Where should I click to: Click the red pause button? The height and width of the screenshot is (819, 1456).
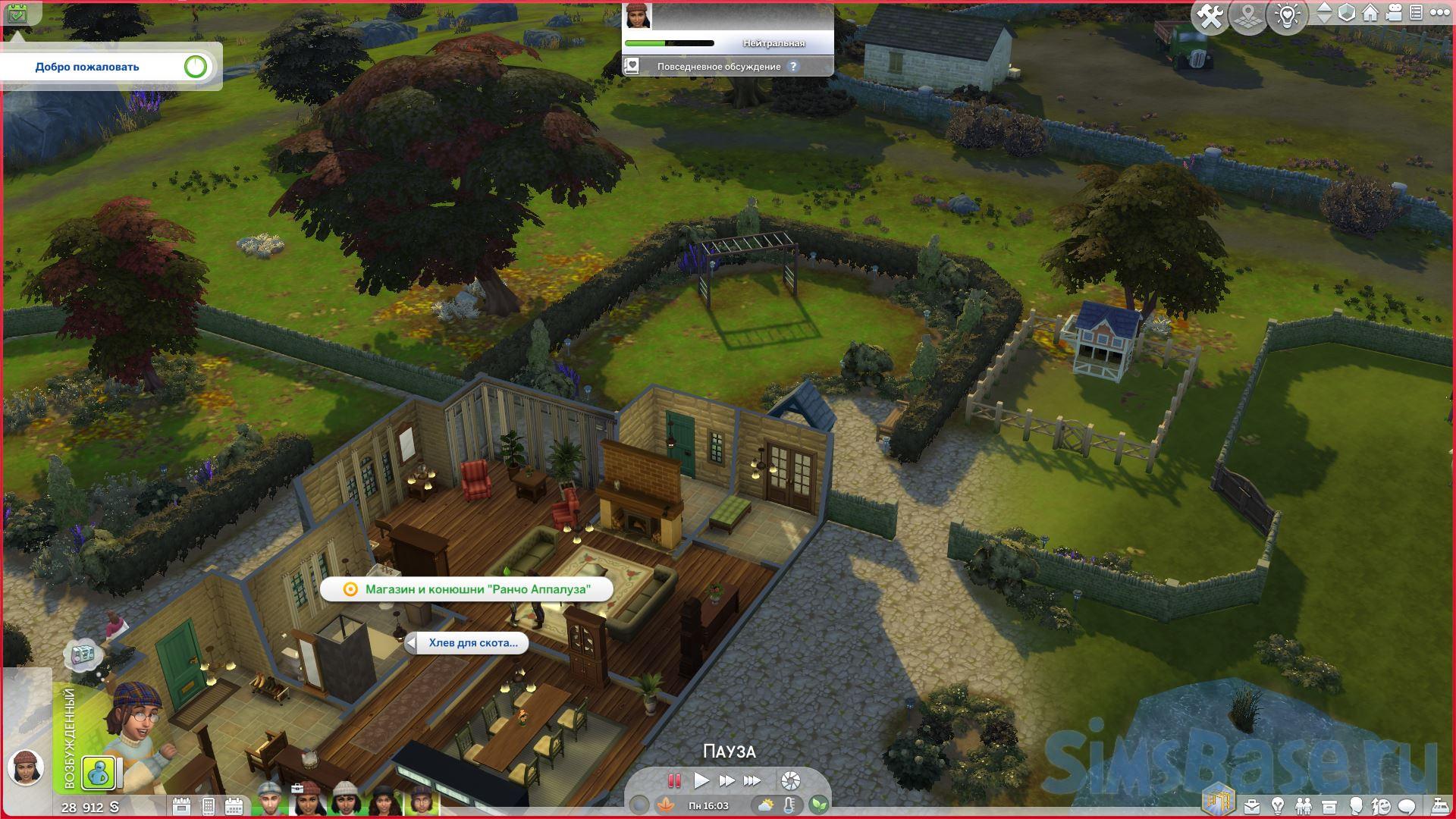(x=673, y=780)
